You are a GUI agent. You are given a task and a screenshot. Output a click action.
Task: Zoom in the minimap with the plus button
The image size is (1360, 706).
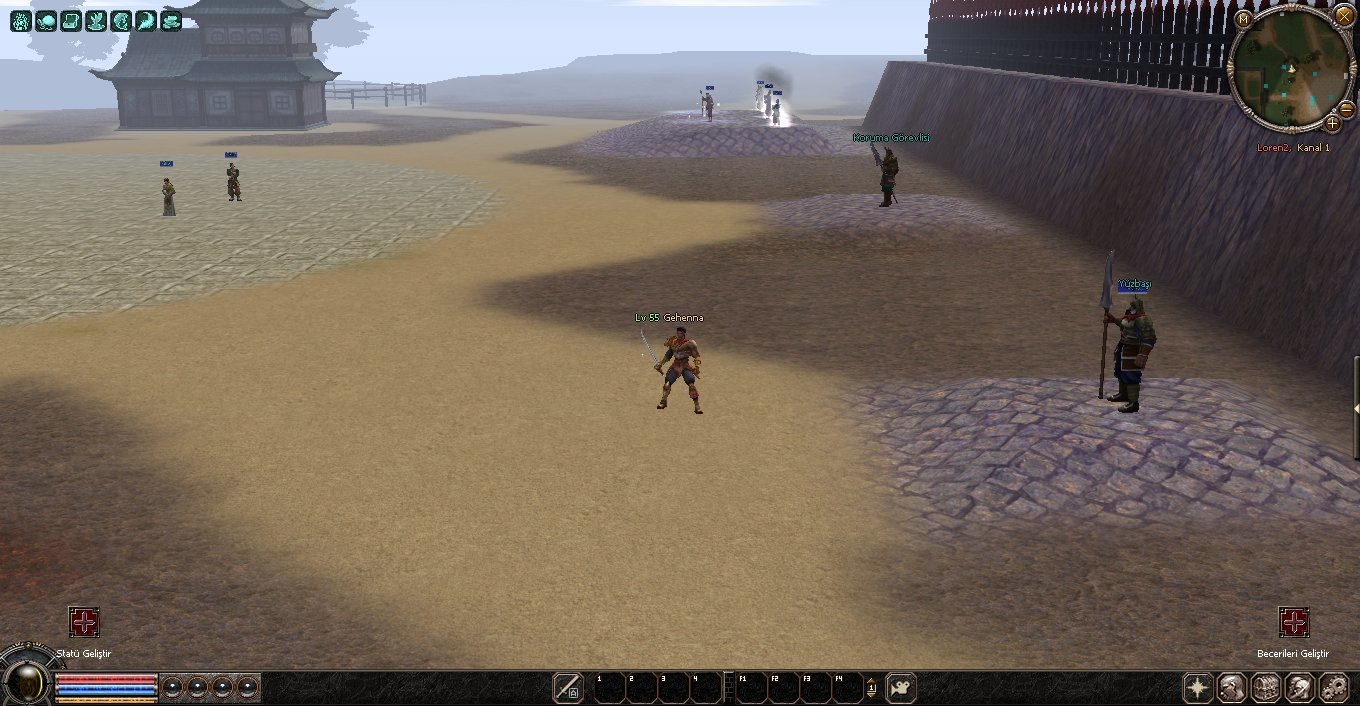pos(1332,123)
